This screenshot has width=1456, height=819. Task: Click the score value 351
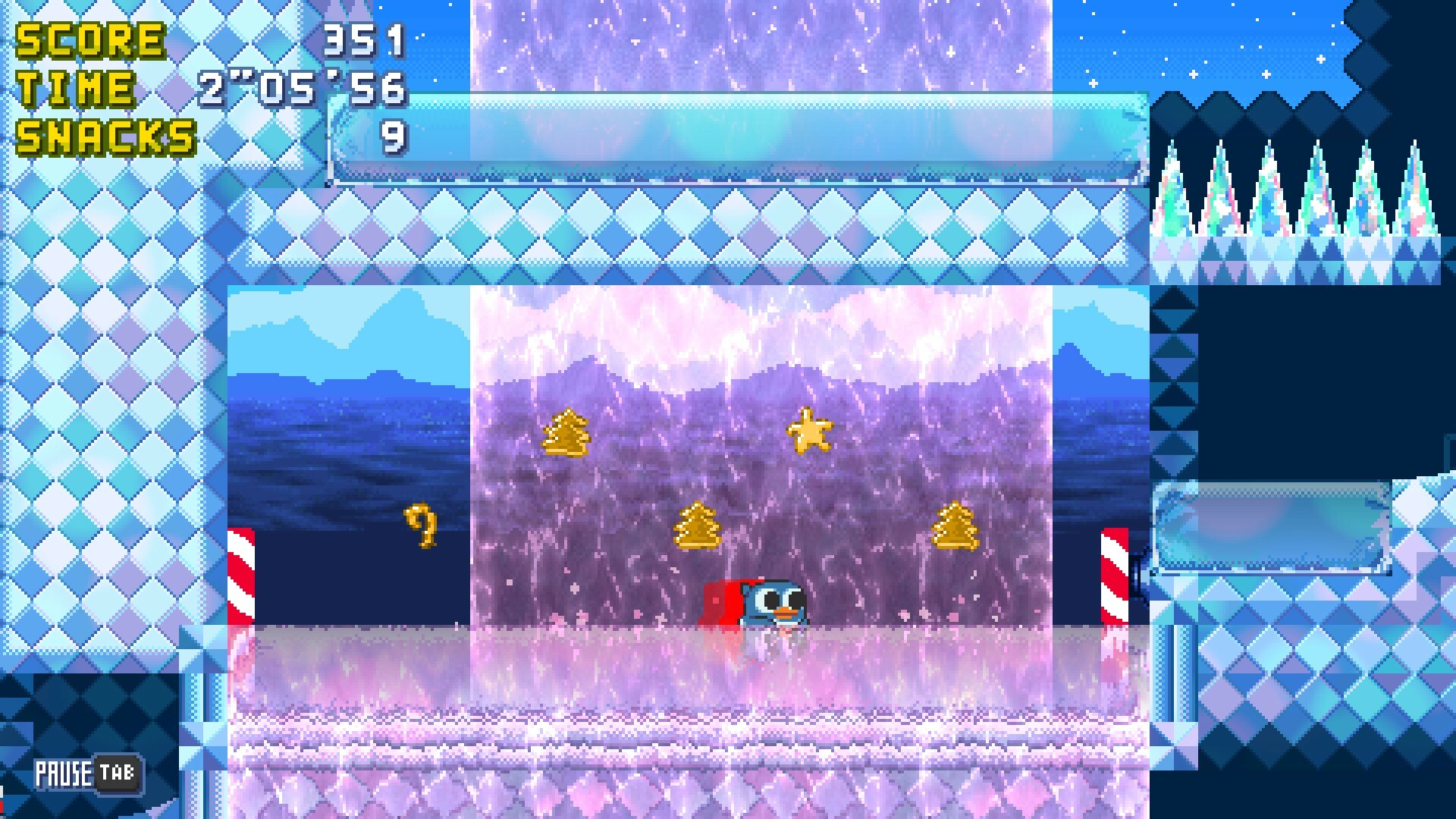[x=364, y=39]
